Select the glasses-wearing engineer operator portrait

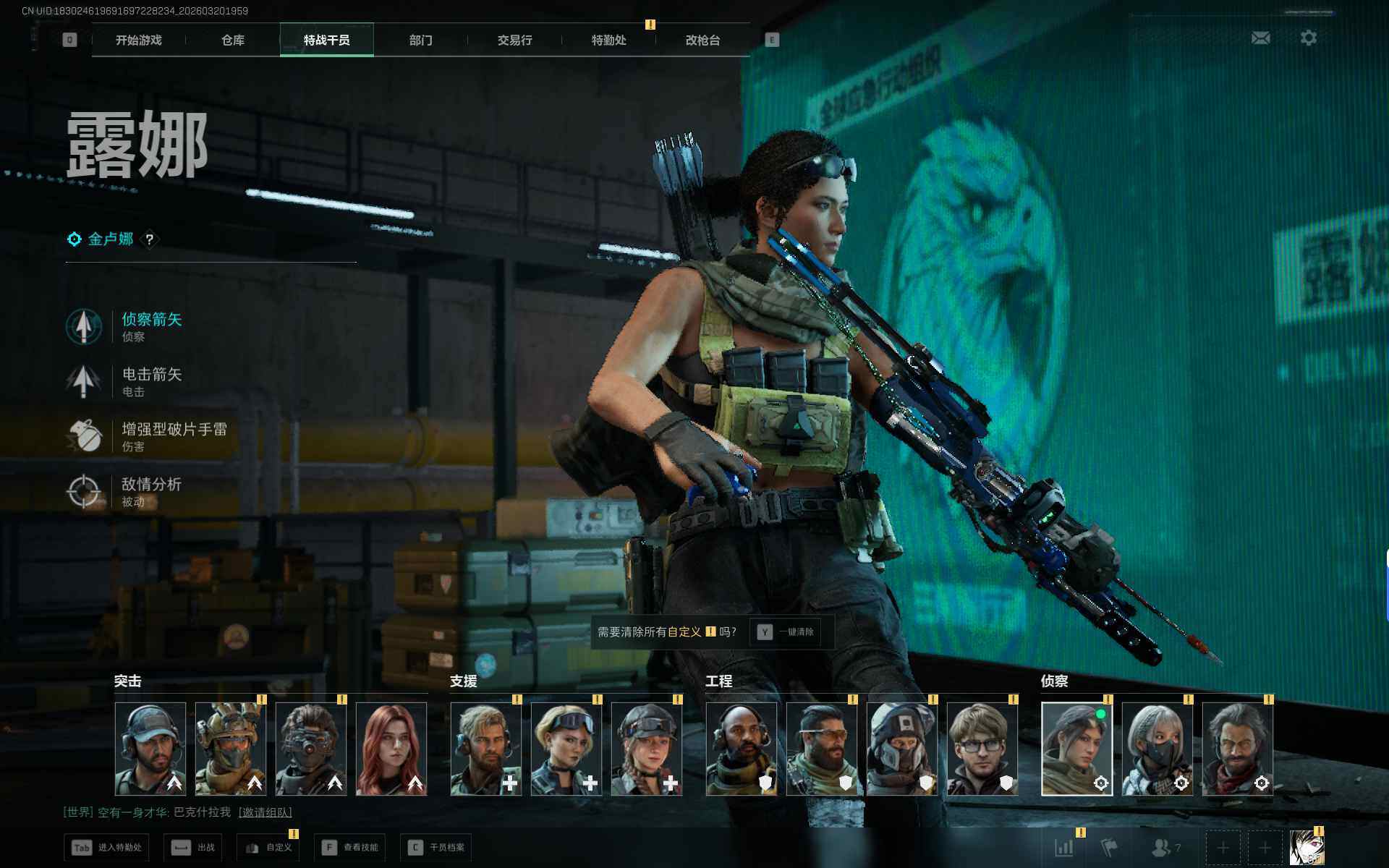(x=982, y=749)
